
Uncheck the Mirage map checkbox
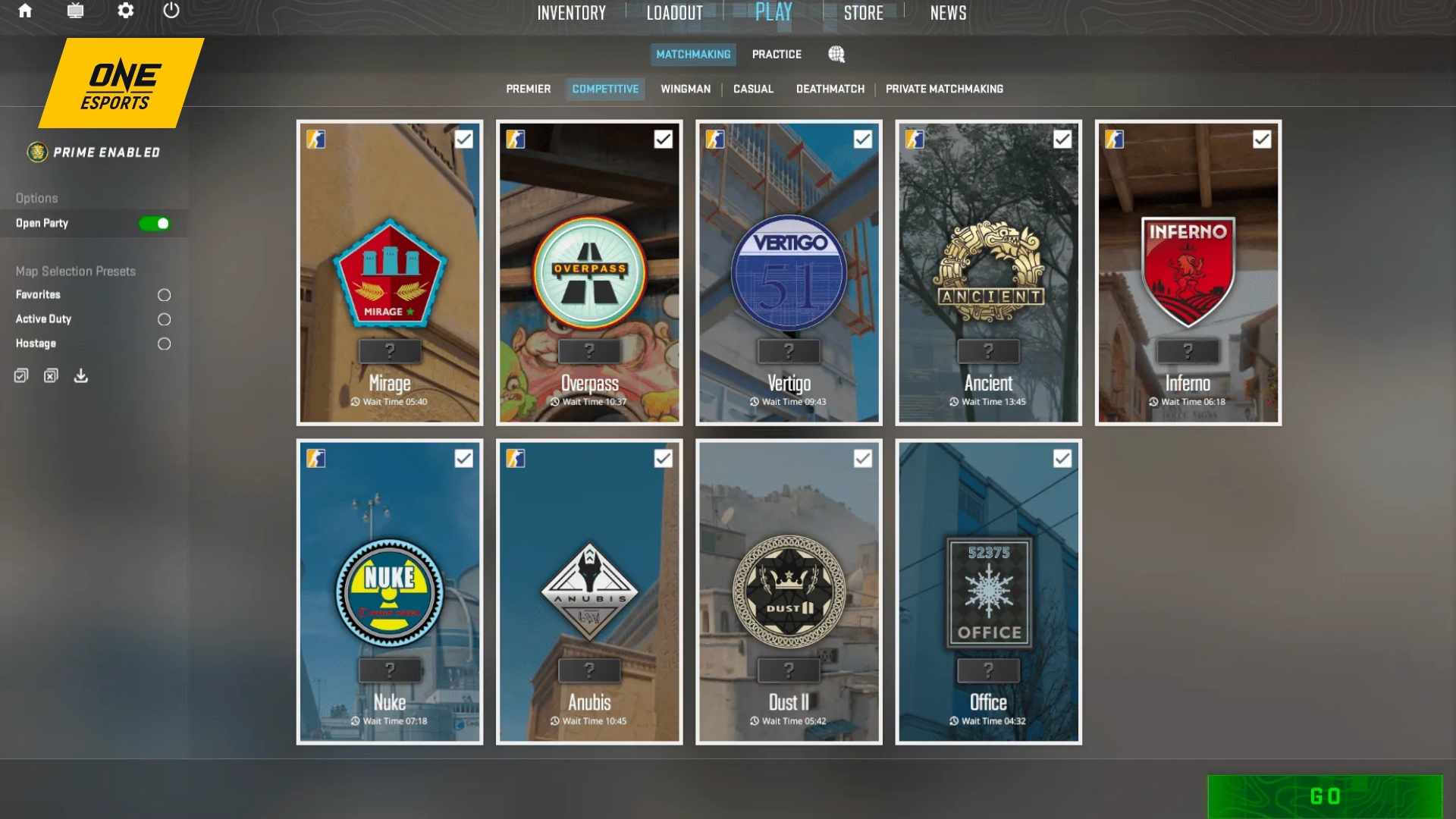click(463, 139)
